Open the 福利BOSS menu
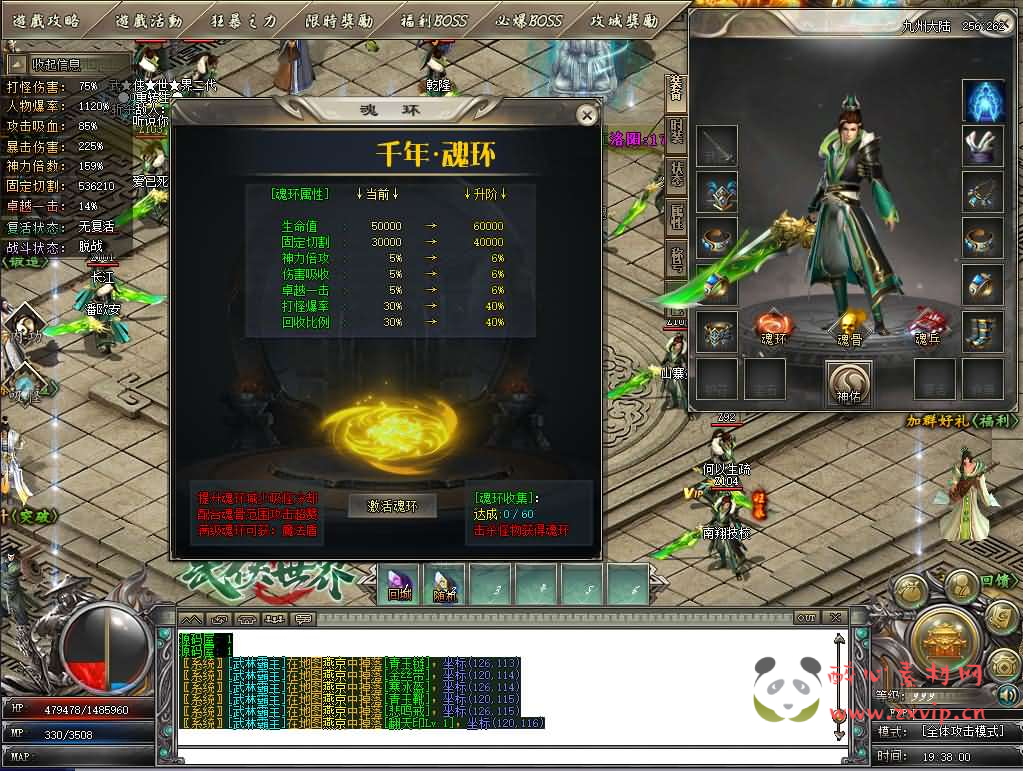 click(x=432, y=21)
